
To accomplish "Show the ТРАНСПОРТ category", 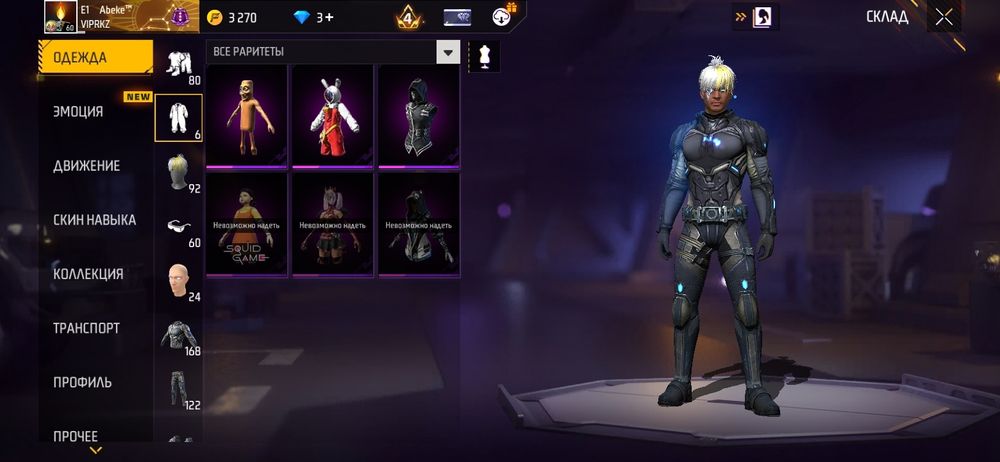I will [86, 328].
